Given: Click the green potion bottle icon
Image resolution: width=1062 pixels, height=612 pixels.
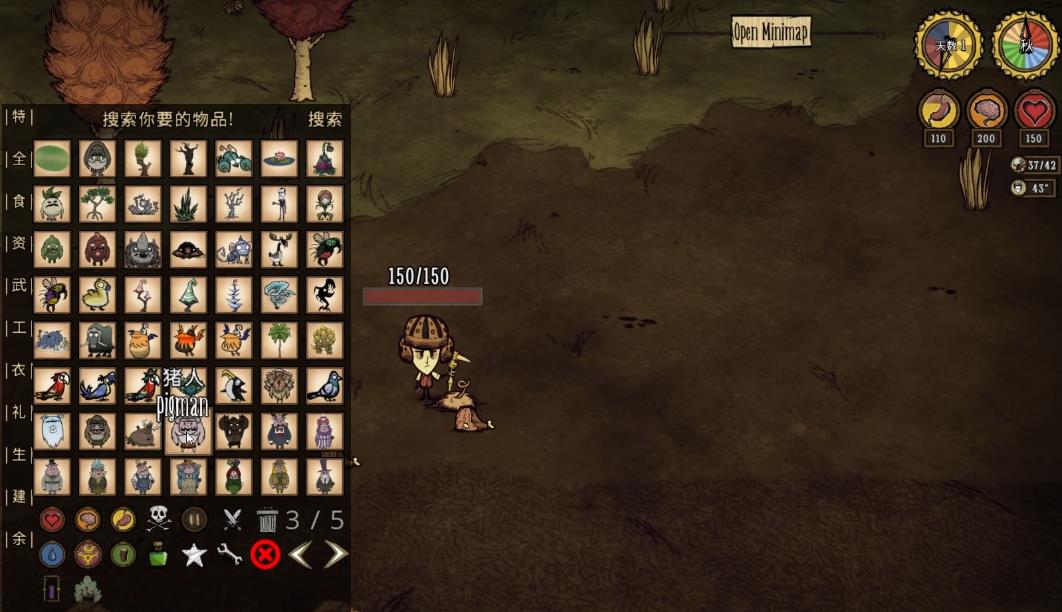Looking at the screenshot, I should coord(158,555).
